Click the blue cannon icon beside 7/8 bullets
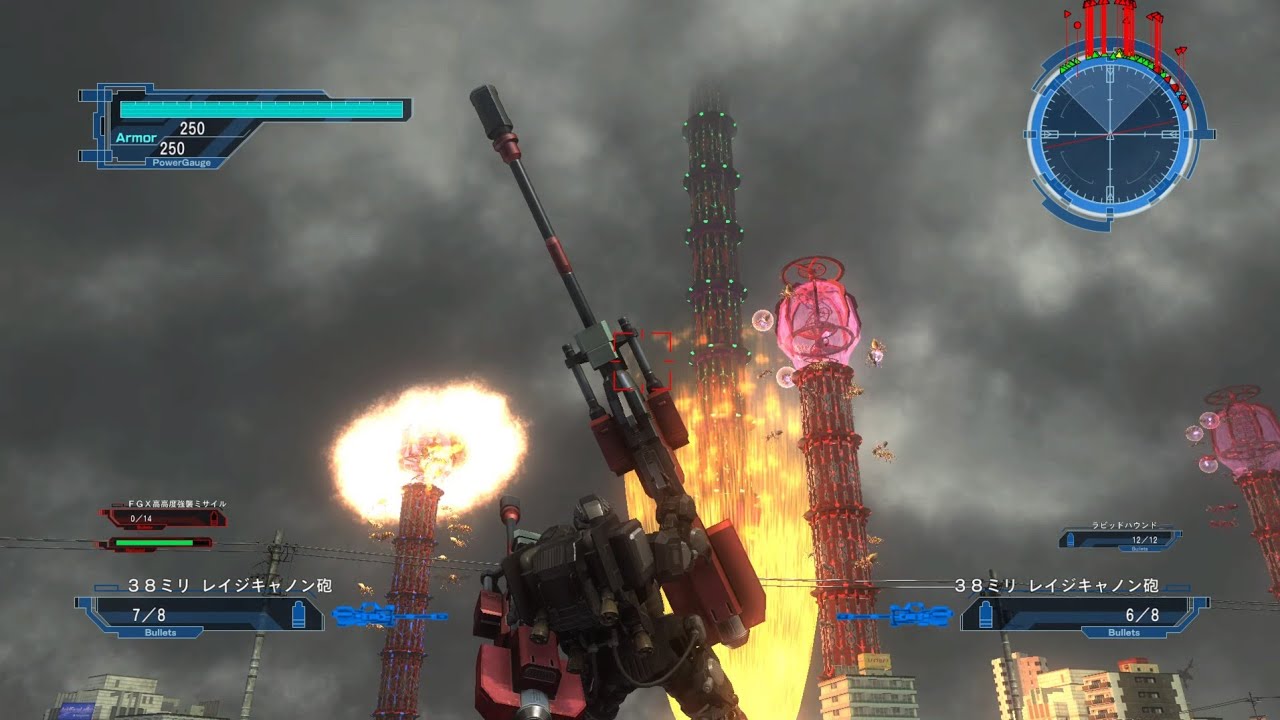The height and width of the screenshot is (720, 1280). click(390, 616)
